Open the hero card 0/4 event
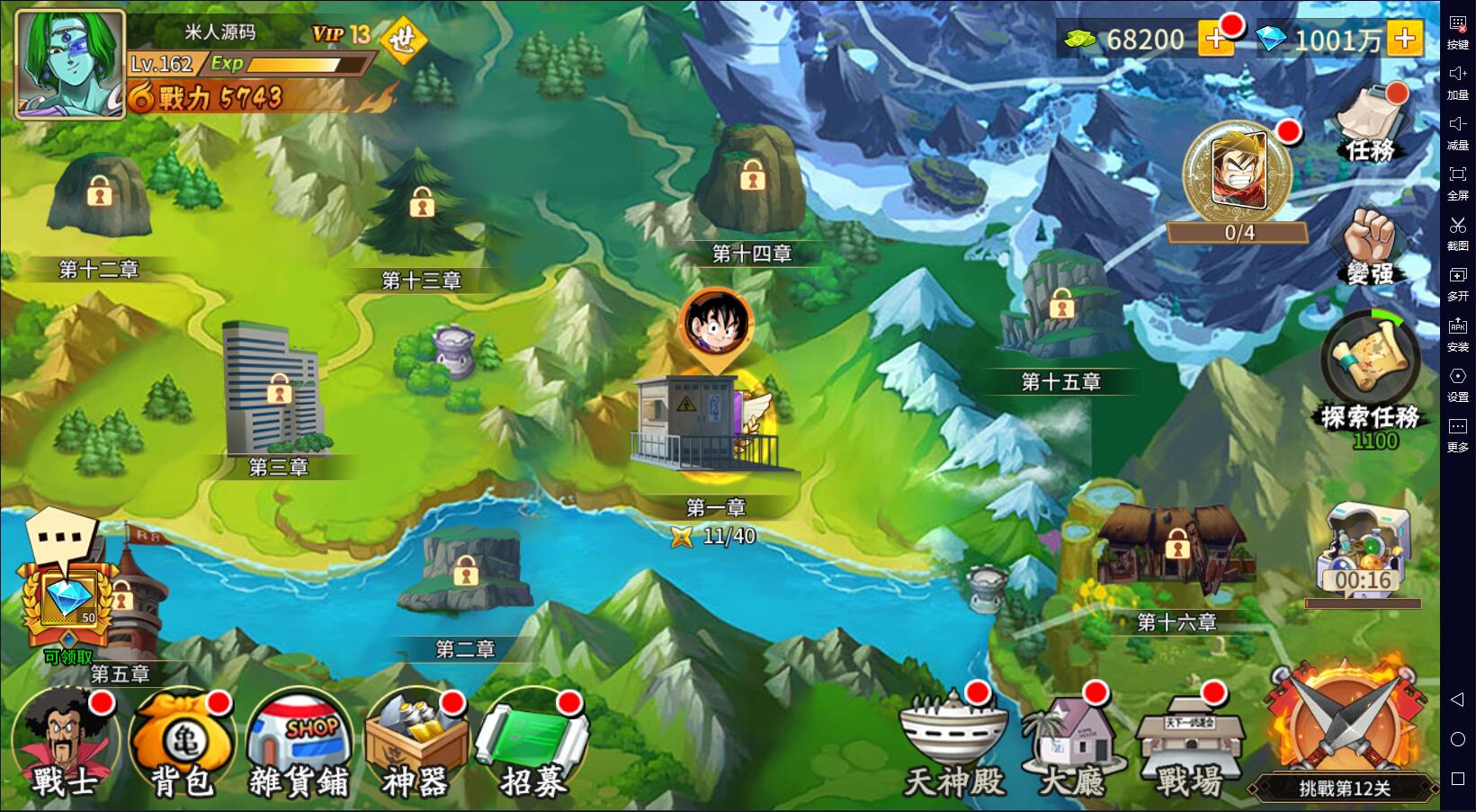 (x=1238, y=177)
